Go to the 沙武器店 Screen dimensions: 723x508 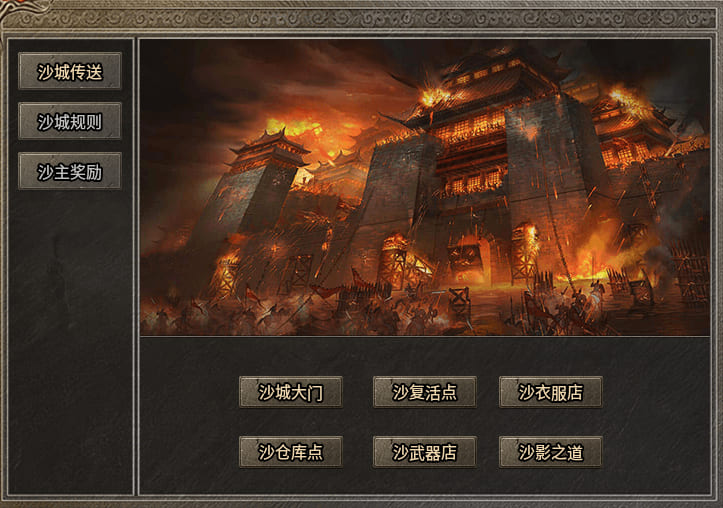tap(424, 452)
